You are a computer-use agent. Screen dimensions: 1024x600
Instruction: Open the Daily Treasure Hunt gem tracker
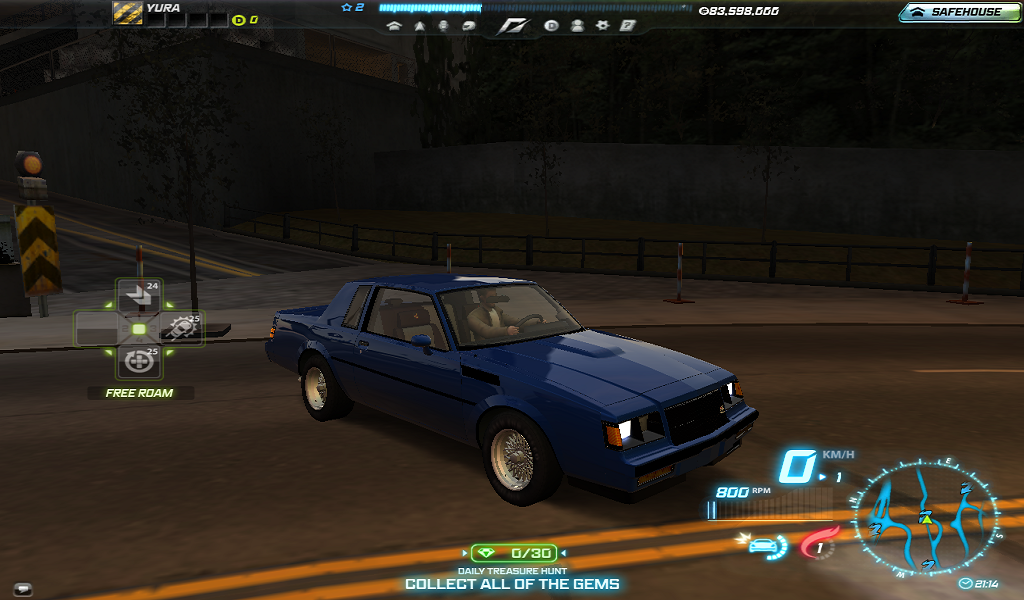[x=513, y=553]
